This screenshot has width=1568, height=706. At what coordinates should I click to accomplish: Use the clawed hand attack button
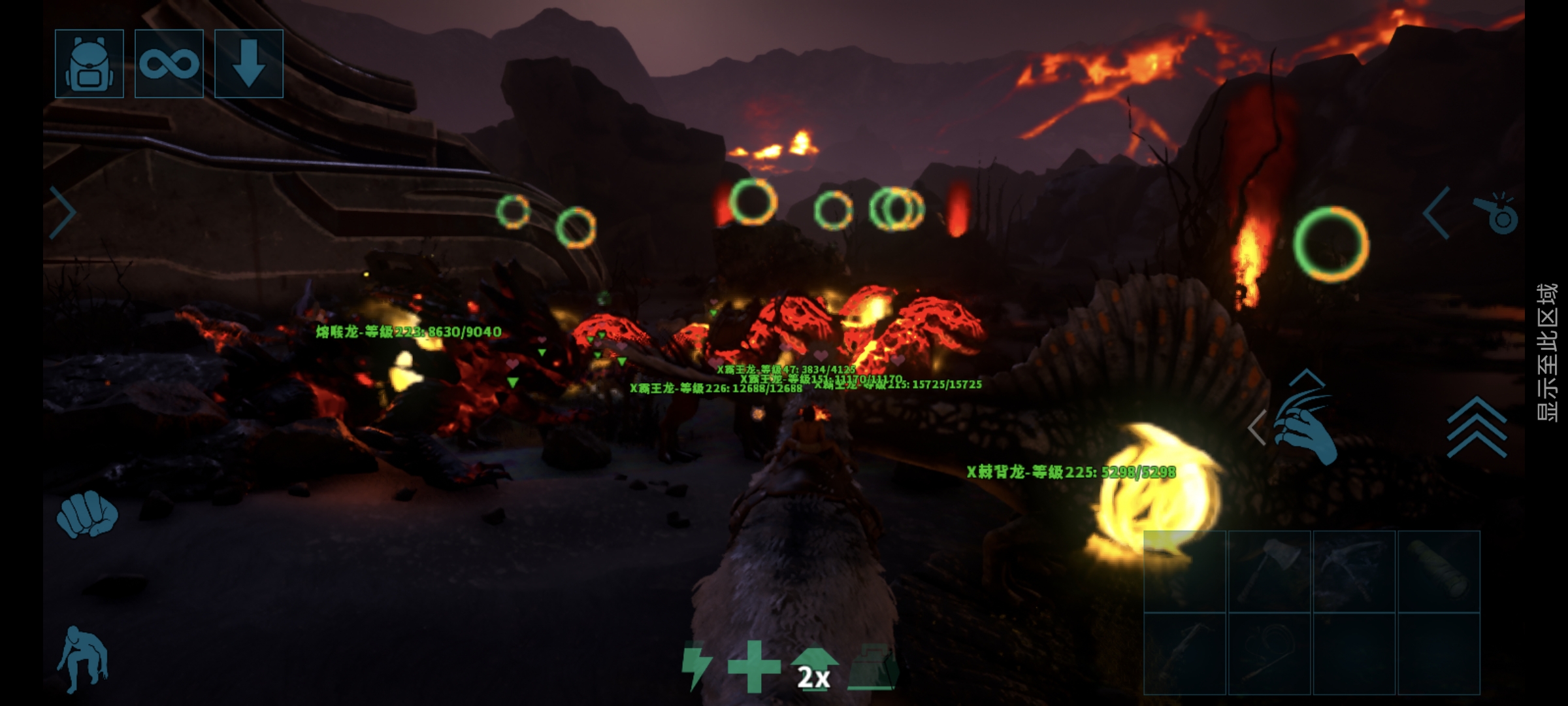point(1304,425)
